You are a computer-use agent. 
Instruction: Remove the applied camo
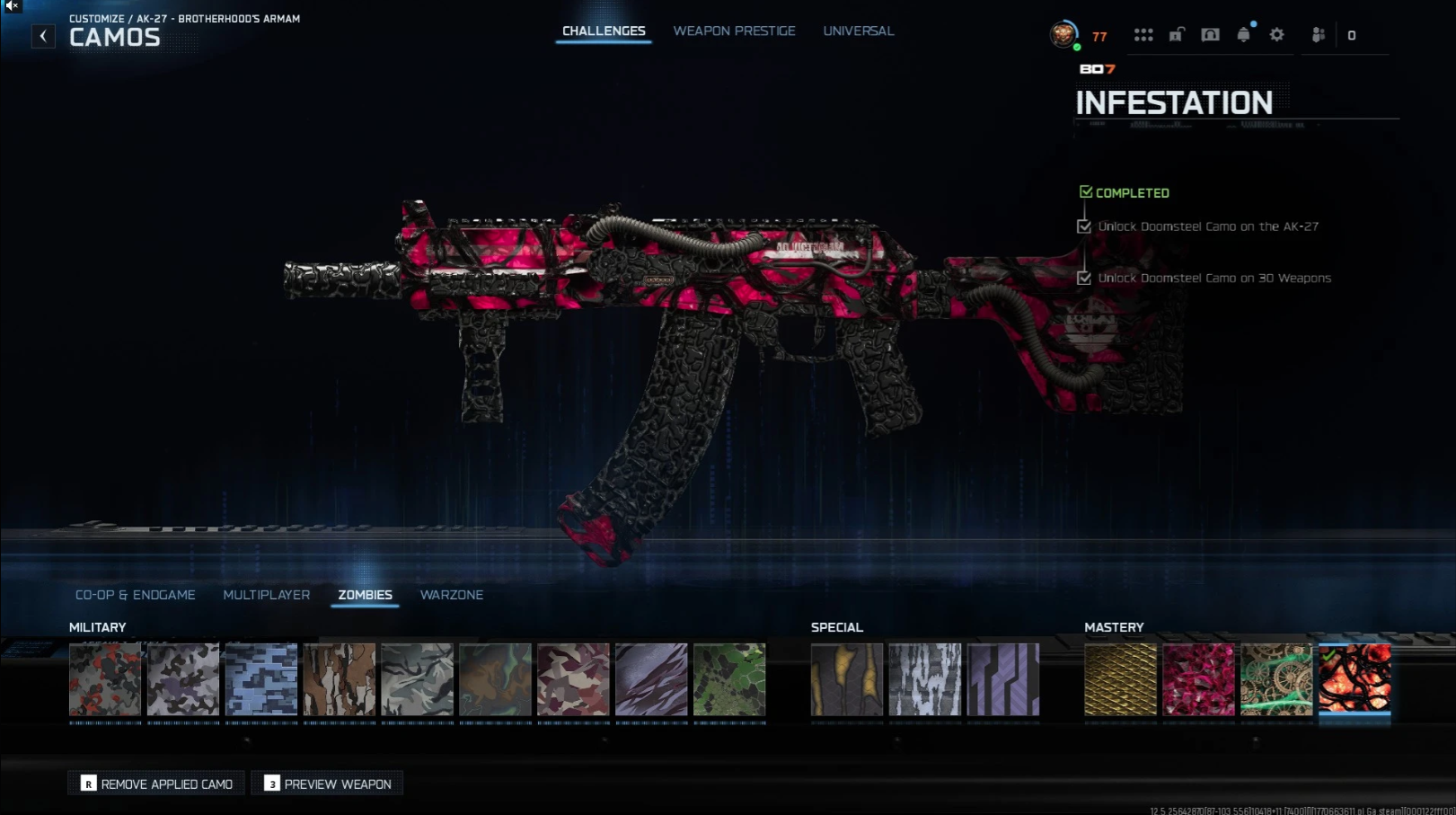(156, 784)
